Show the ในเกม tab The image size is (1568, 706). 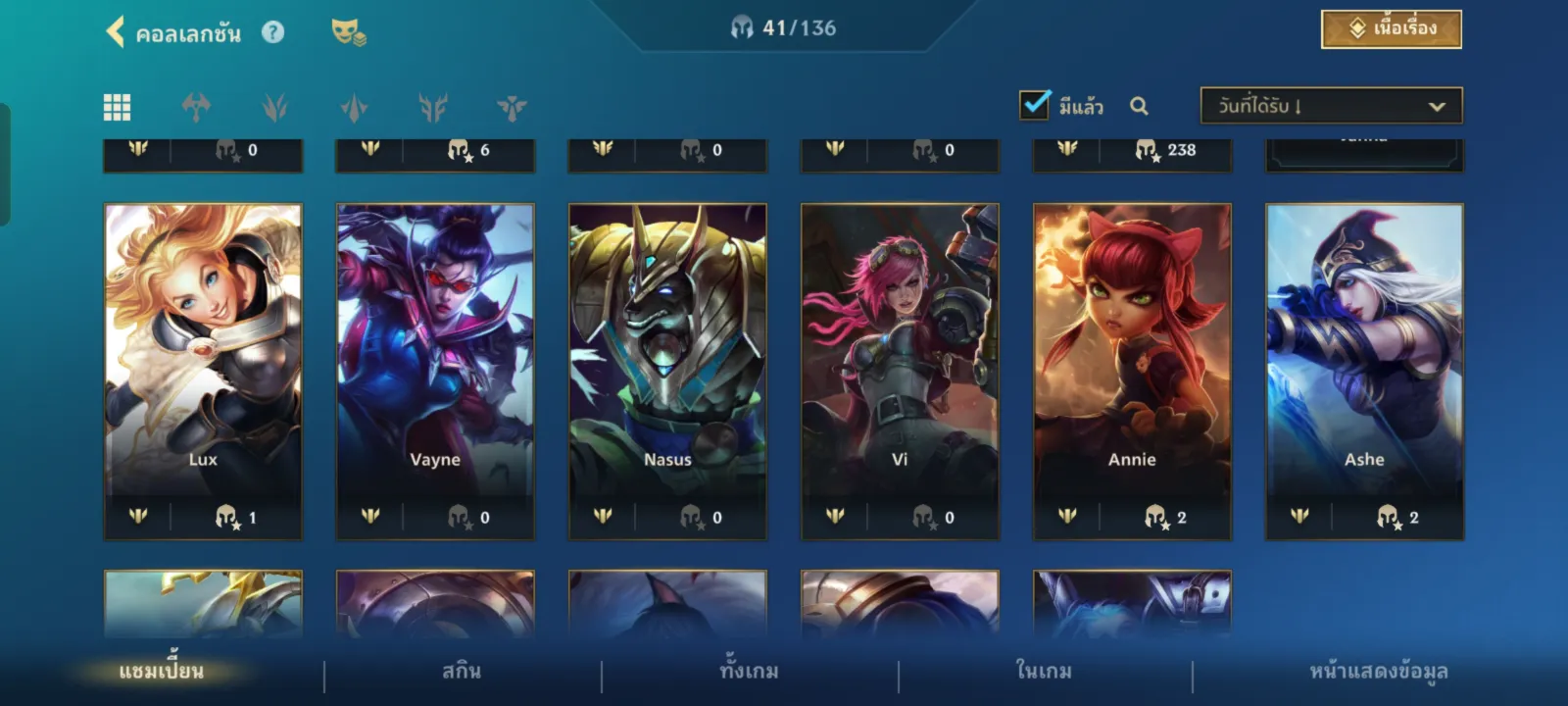[x=1044, y=672]
